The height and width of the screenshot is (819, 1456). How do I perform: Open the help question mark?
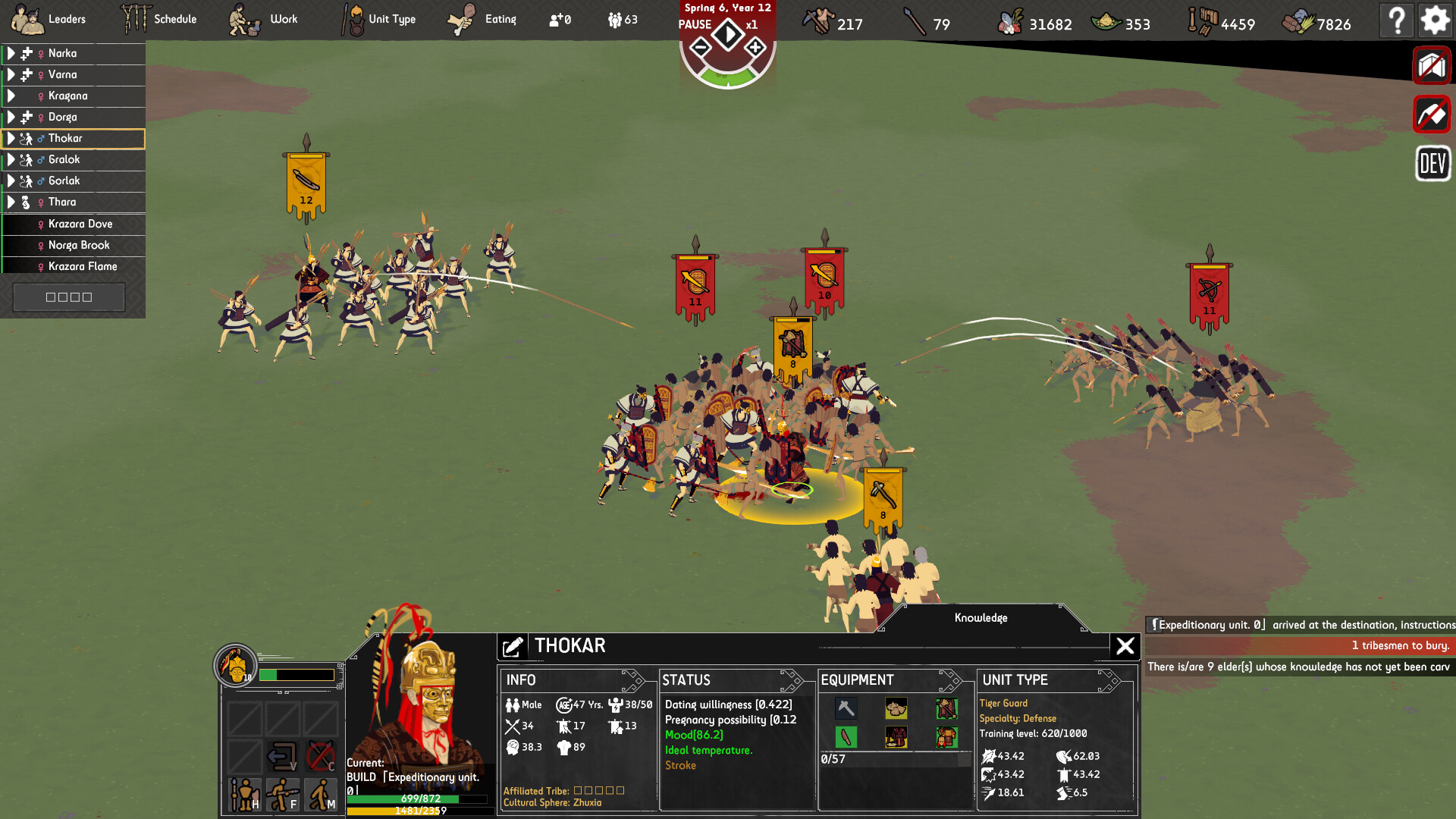[x=1397, y=20]
